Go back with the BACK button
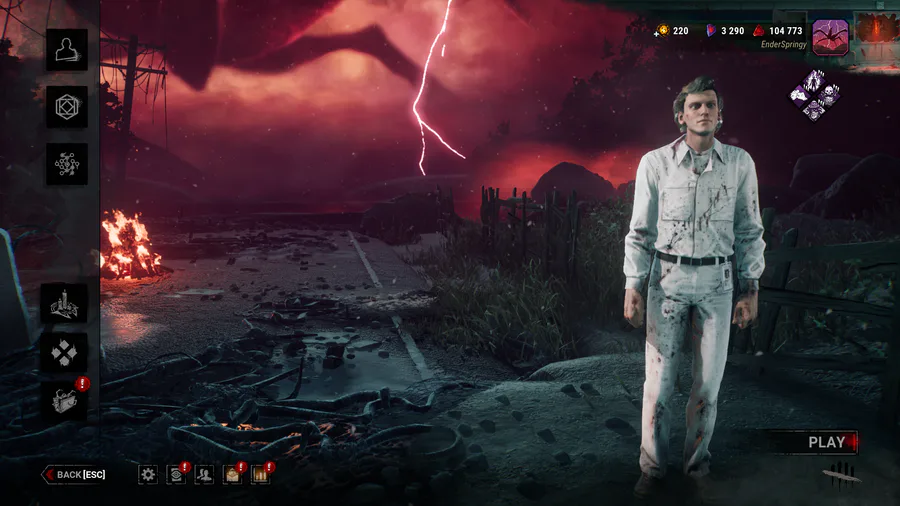This screenshot has height=506, width=900. click(74, 474)
